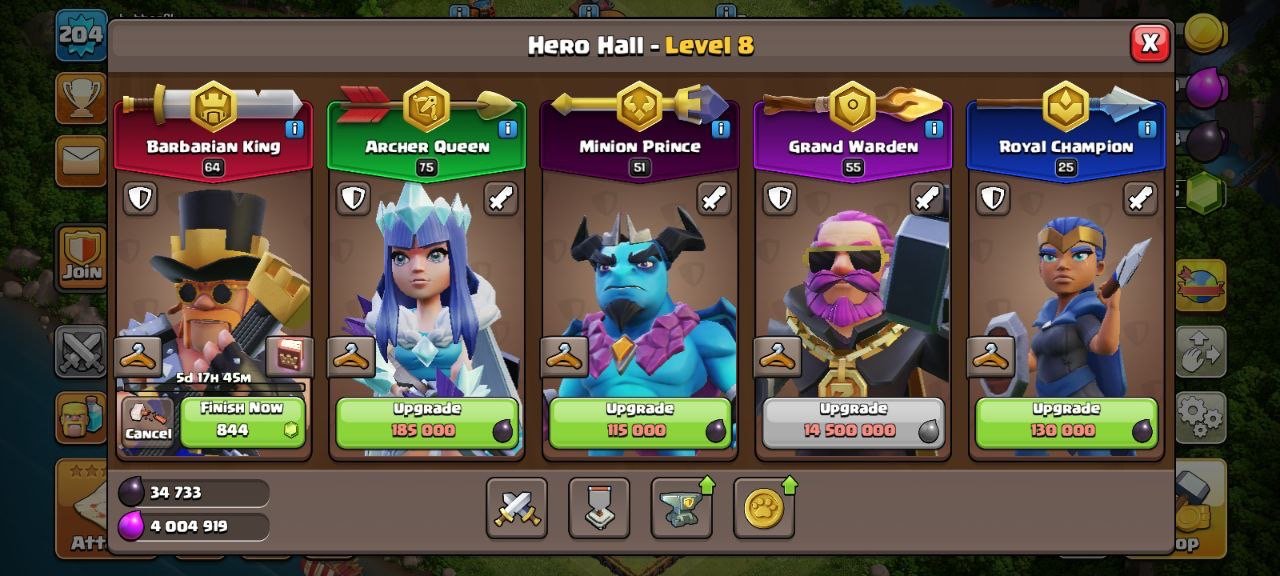The width and height of the screenshot is (1280, 576).
Task: Cancel the Barbarian King upgrade
Action: 147,421
